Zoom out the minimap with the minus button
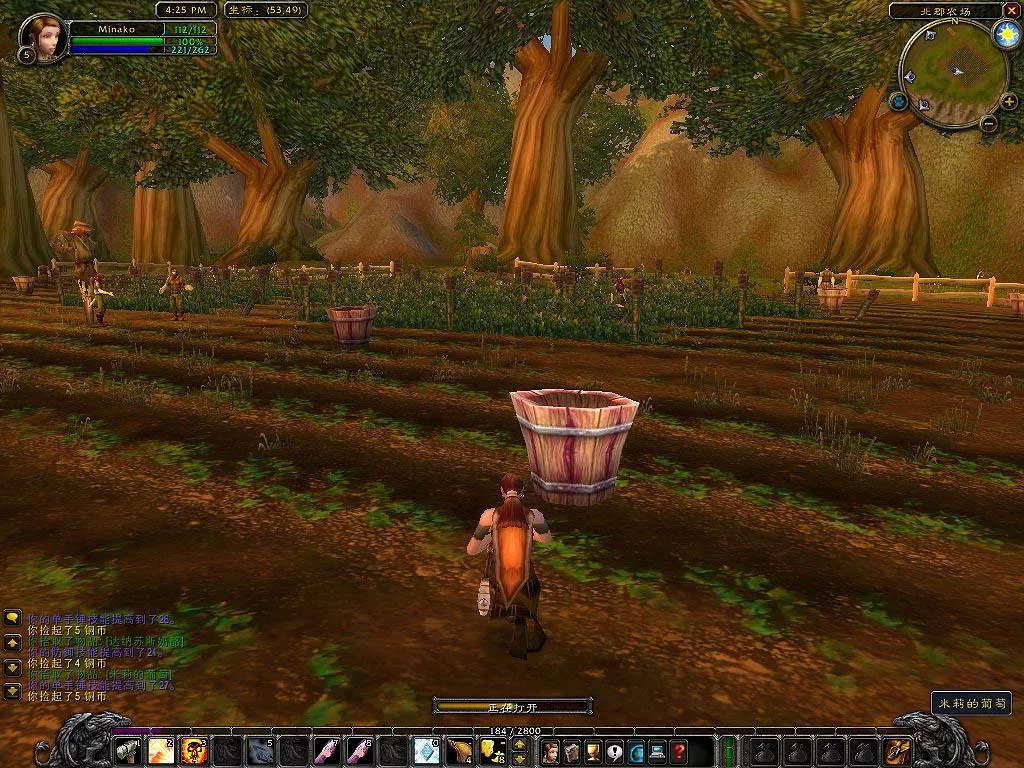The width and height of the screenshot is (1024, 768). (988, 124)
